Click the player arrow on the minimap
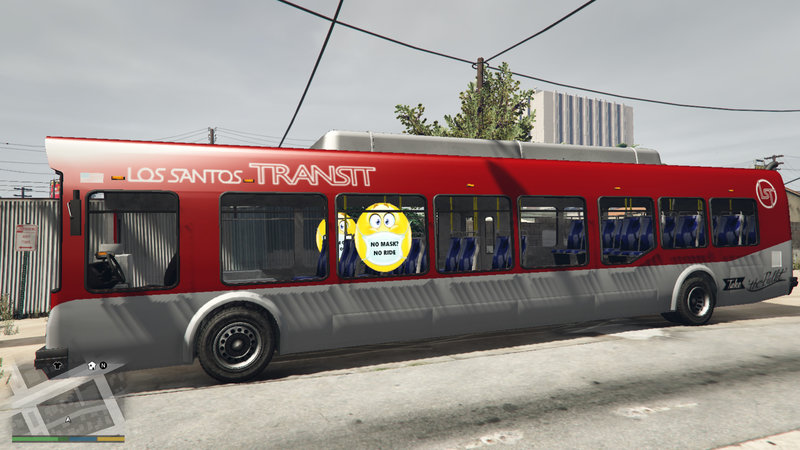 [68, 421]
